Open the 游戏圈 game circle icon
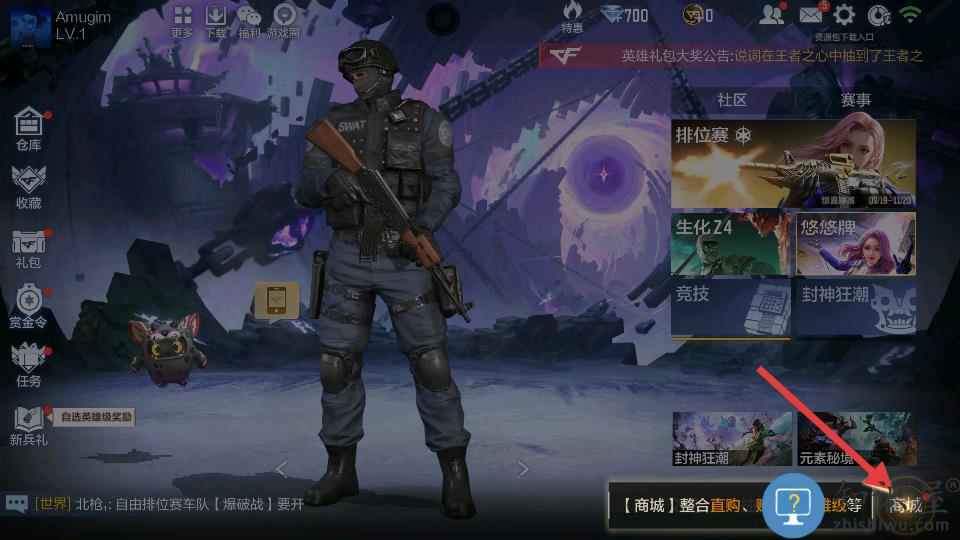 285,20
